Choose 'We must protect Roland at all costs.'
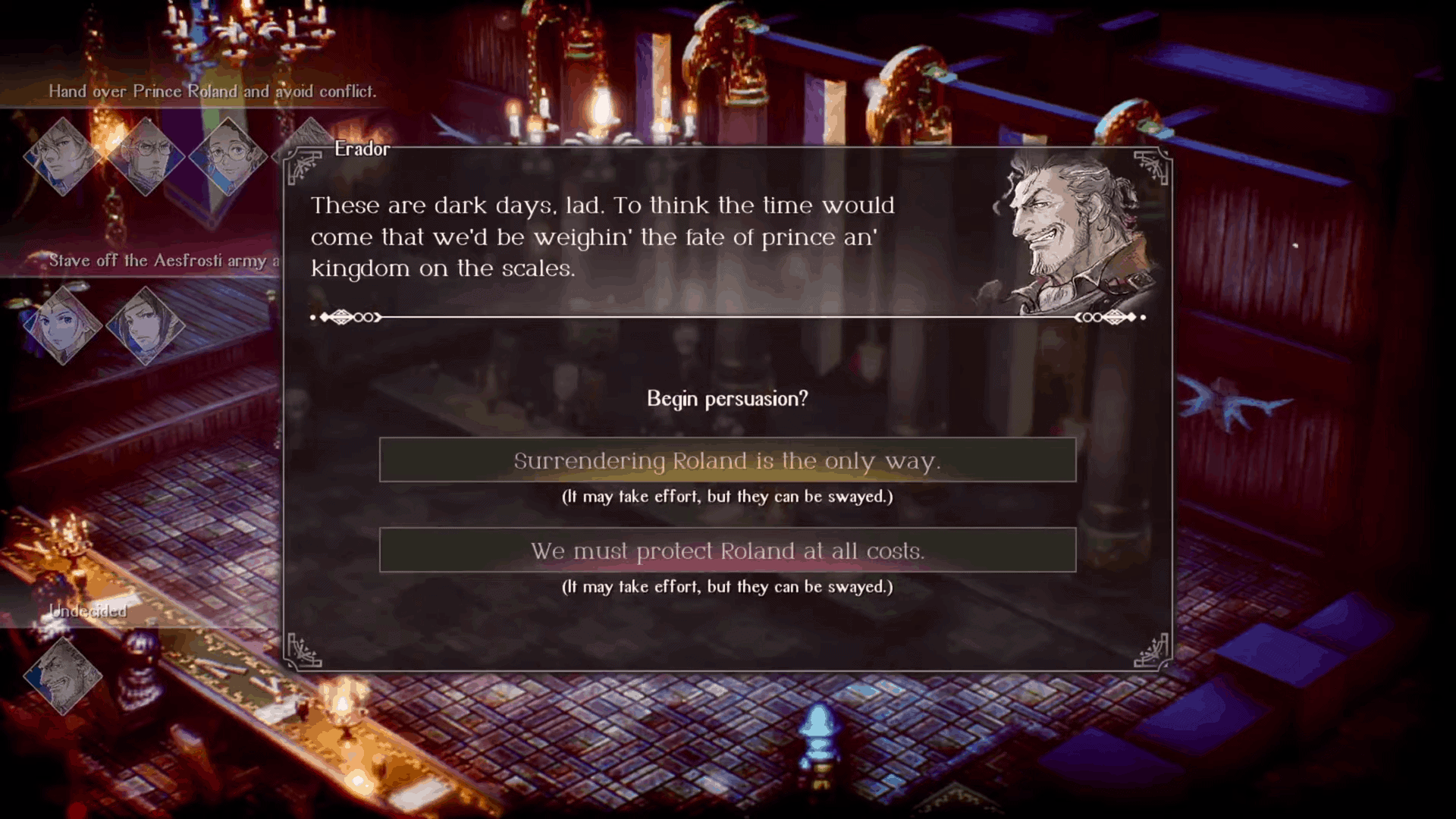 [726, 551]
